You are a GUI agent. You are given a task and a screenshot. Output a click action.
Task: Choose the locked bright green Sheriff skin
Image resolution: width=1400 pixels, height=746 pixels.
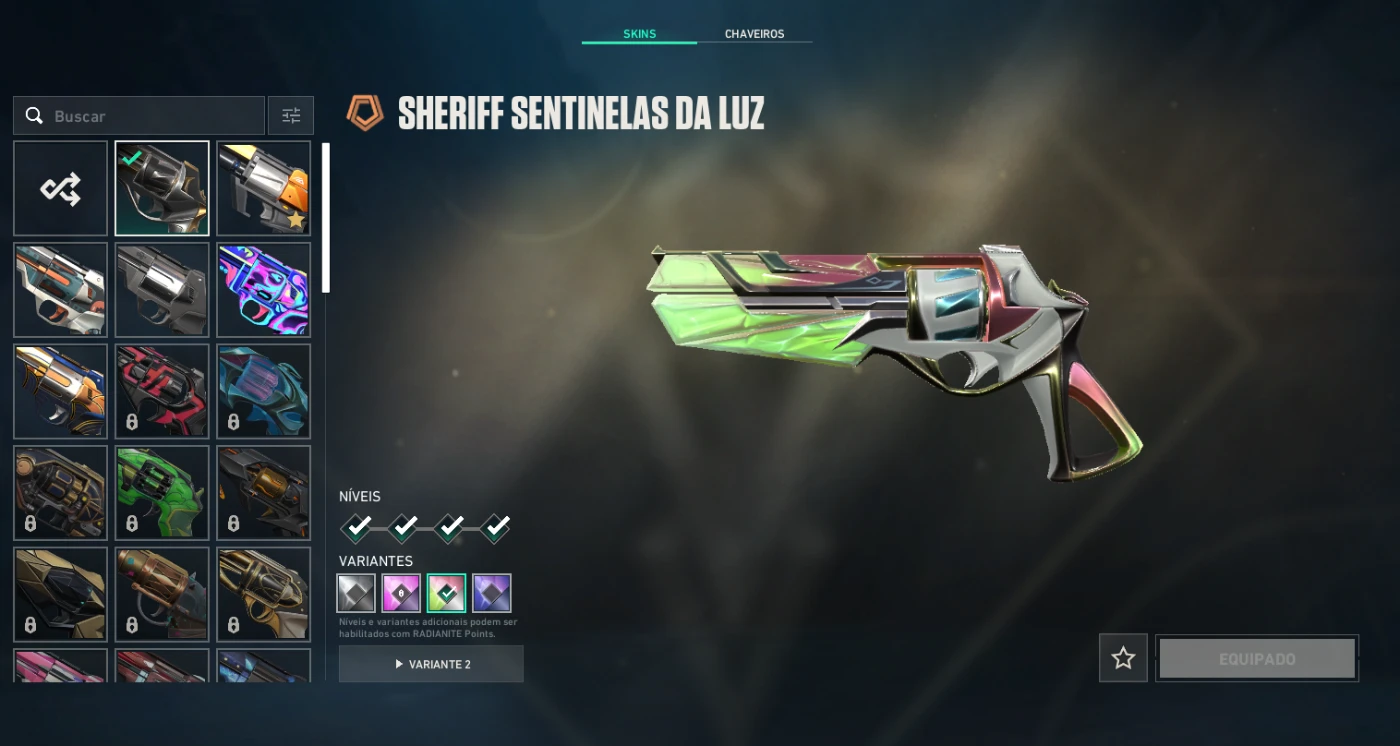click(162, 493)
